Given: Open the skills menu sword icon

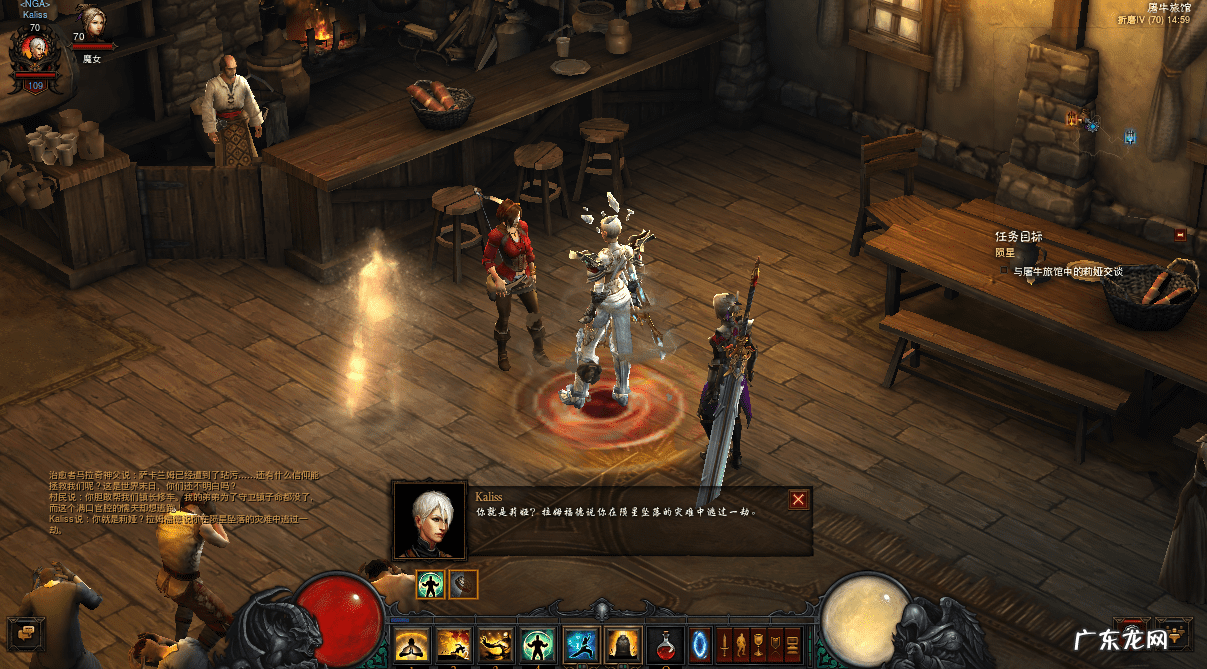Looking at the screenshot, I should point(724,643).
